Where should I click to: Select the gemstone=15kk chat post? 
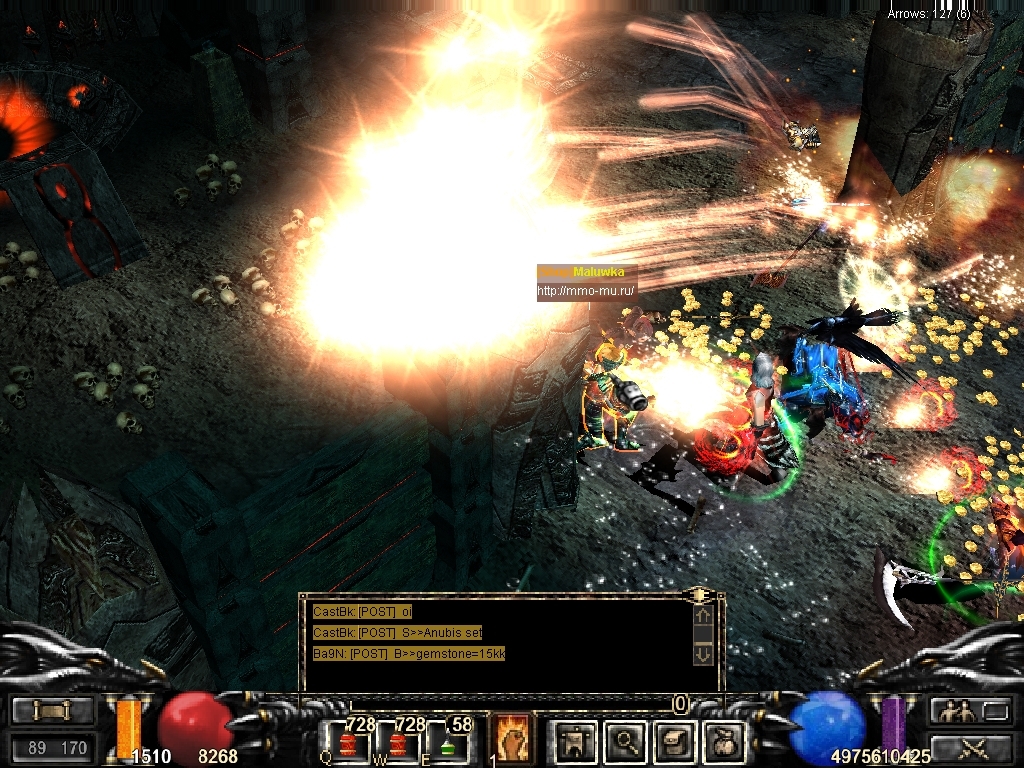pos(409,653)
